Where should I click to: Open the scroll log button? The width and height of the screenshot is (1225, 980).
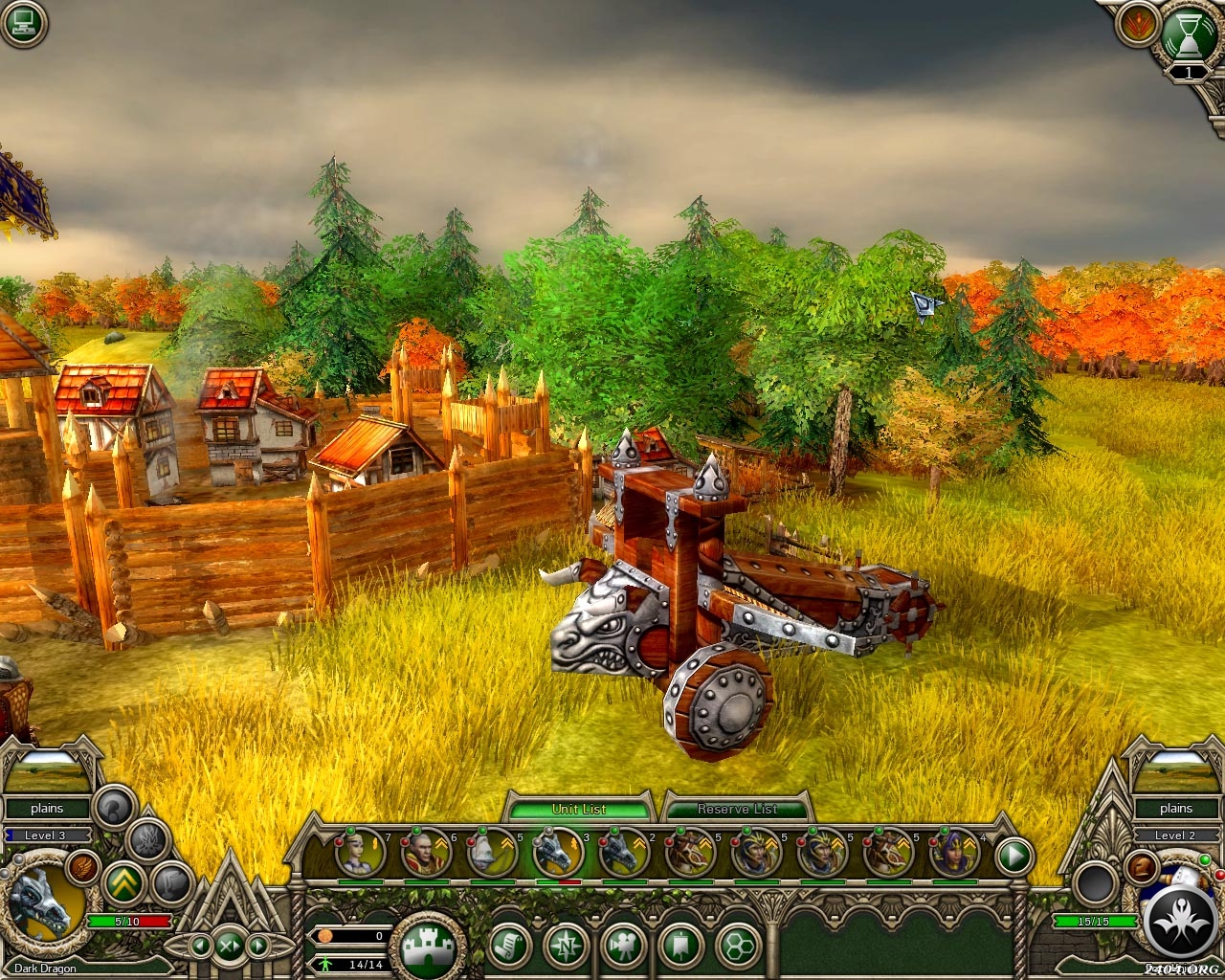pyautogui.click(x=510, y=947)
